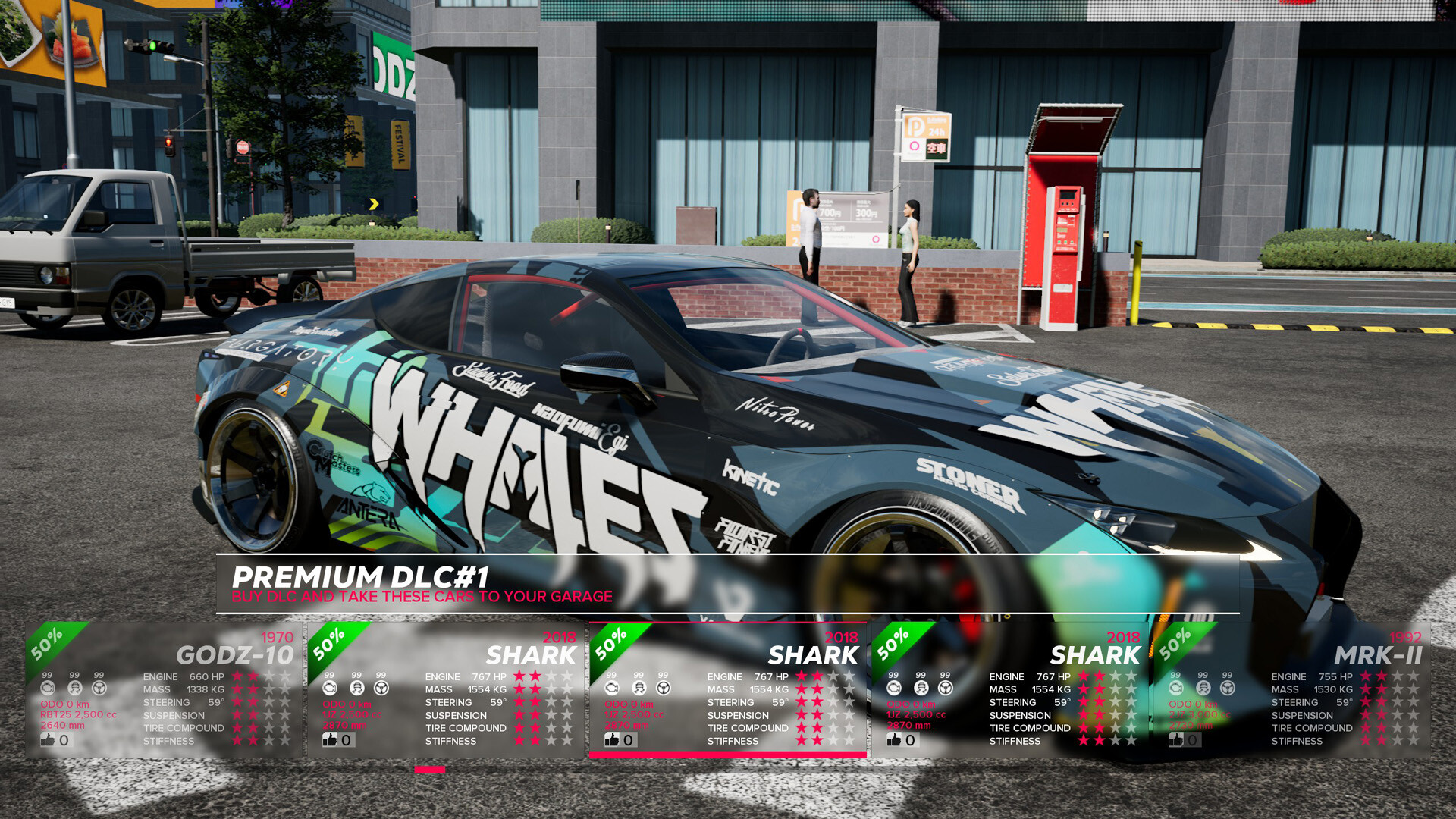
Task: Click the engine icon on the GODZ-10 card
Action: (47, 687)
